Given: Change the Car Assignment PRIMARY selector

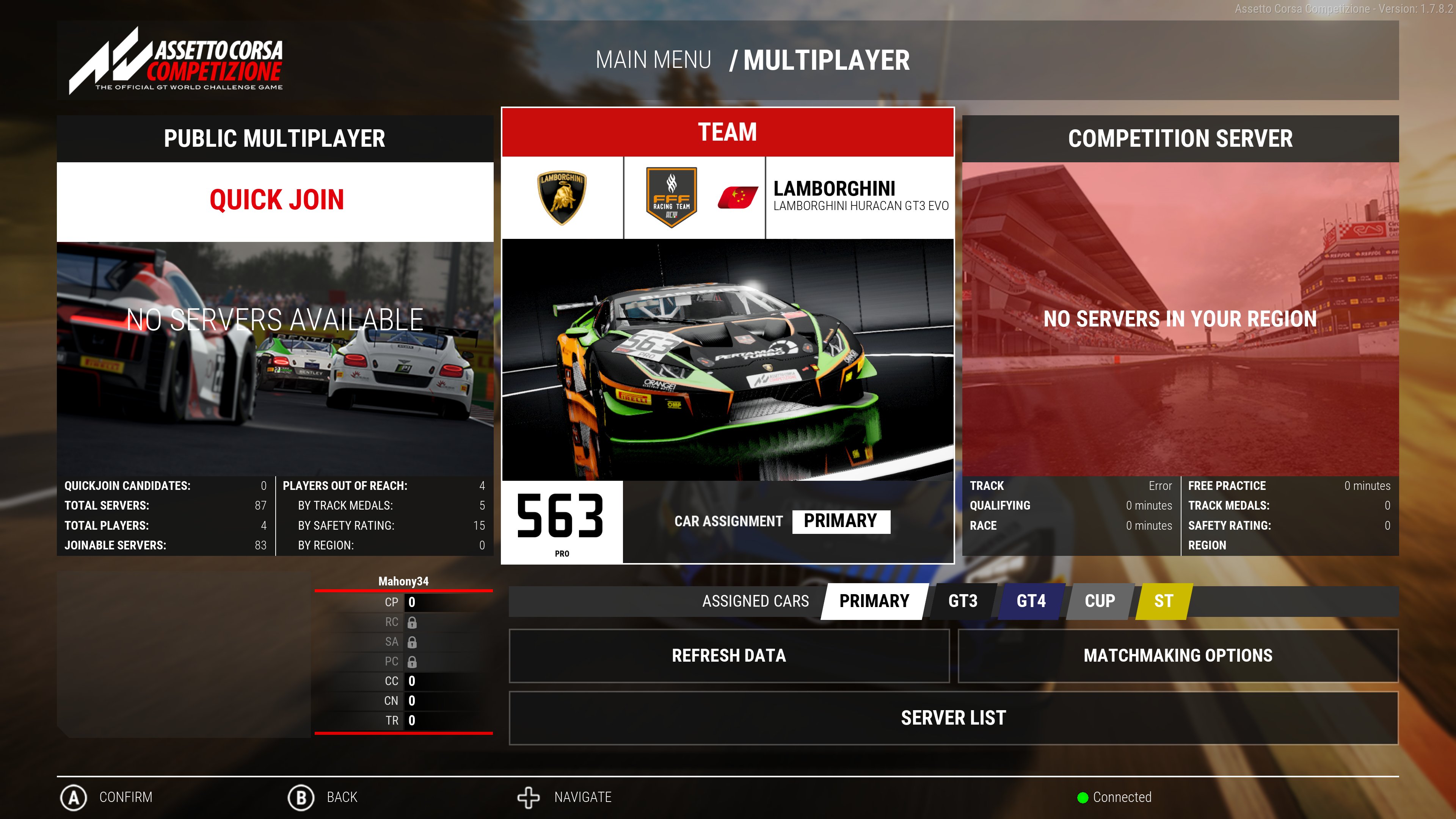Looking at the screenshot, I should click(x=841, y=521).
